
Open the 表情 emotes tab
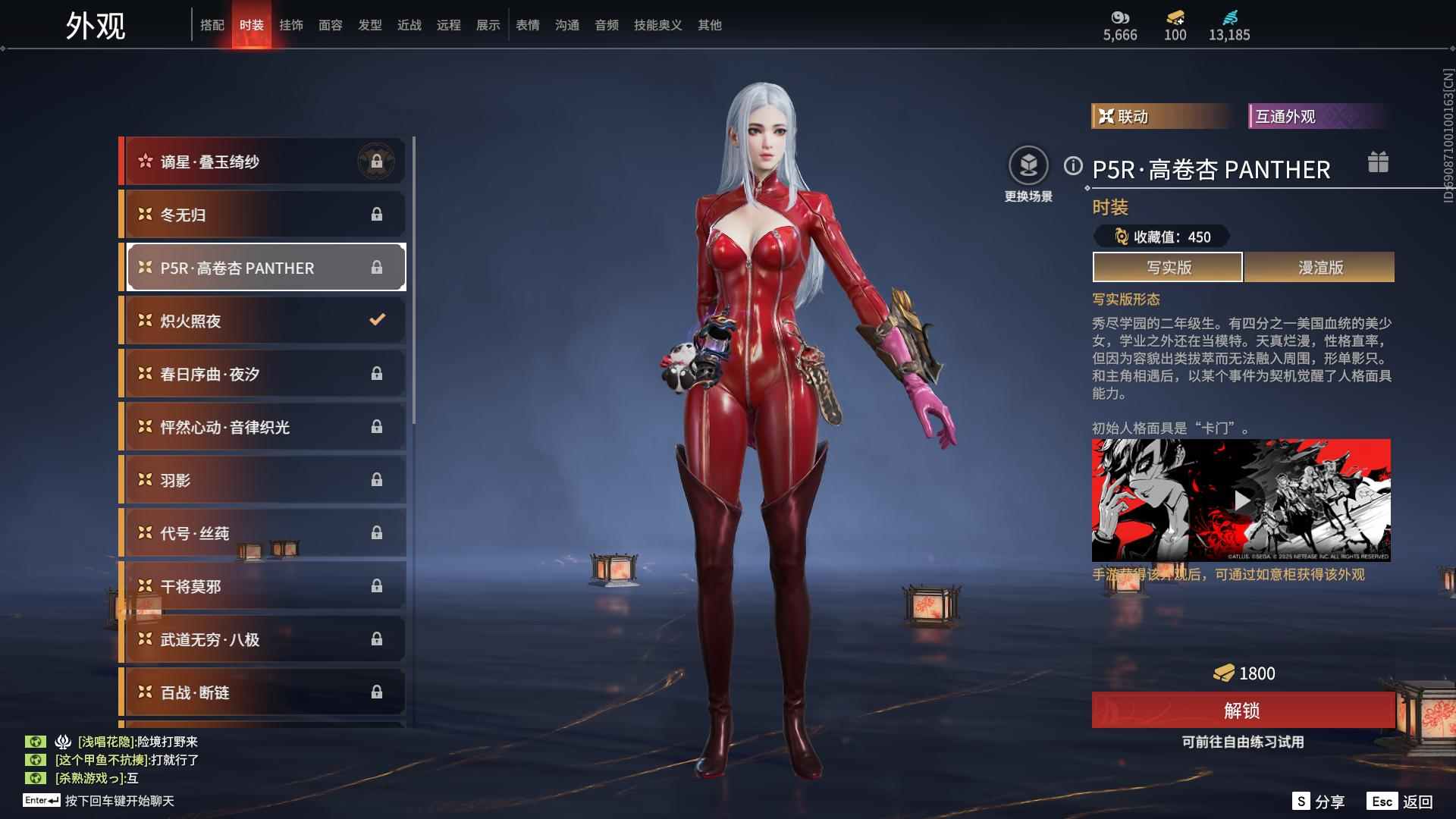click(528, 25)
